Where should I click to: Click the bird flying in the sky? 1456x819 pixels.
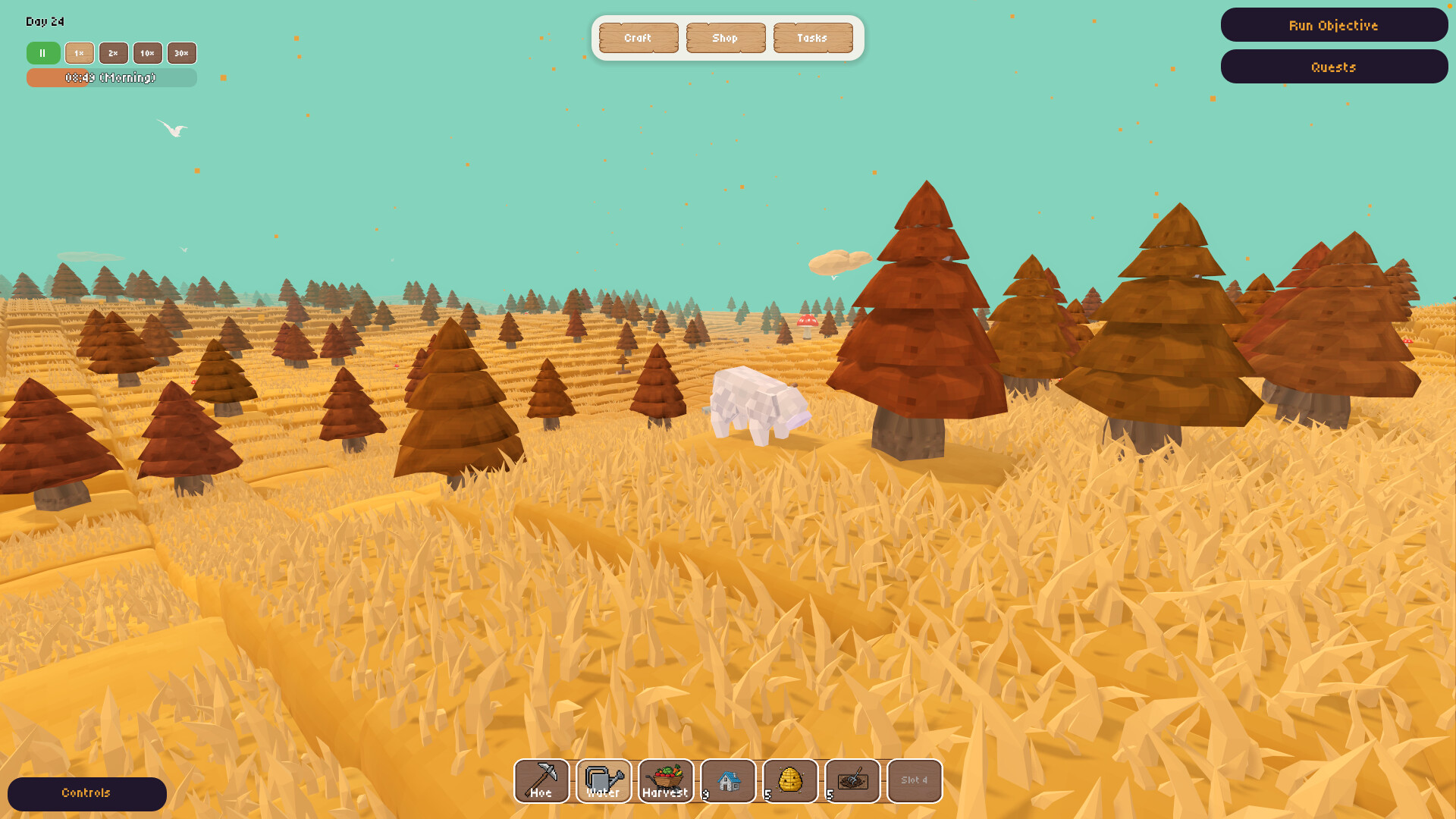point(172,127)
